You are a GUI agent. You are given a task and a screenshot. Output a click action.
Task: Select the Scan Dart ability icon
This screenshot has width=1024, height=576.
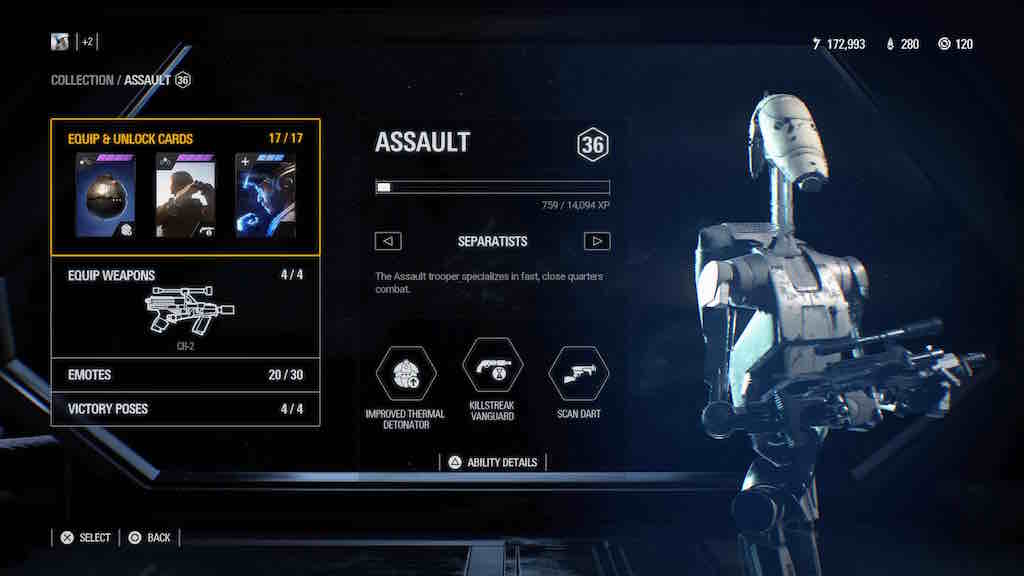coord(578,372)
